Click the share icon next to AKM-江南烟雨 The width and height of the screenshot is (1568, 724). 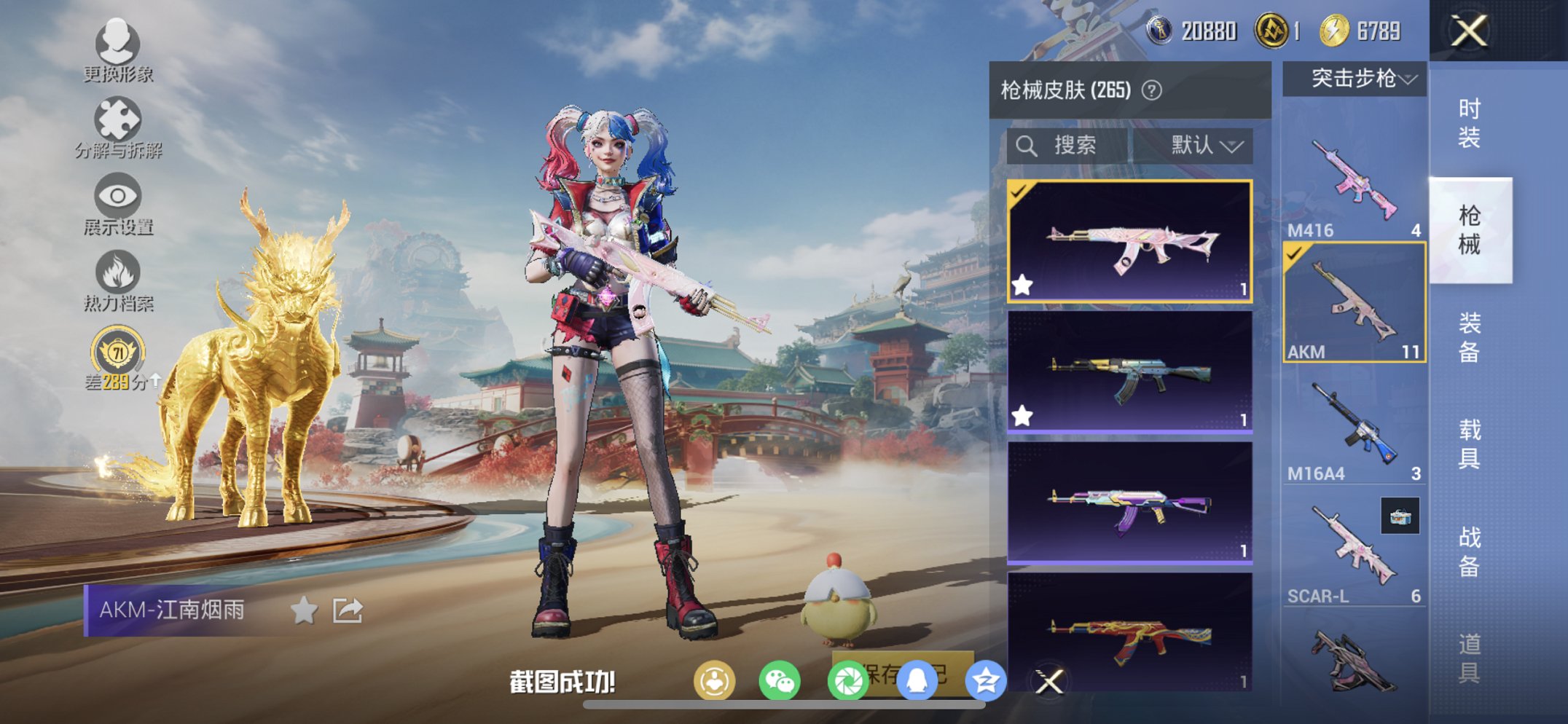tap(348, 610)
